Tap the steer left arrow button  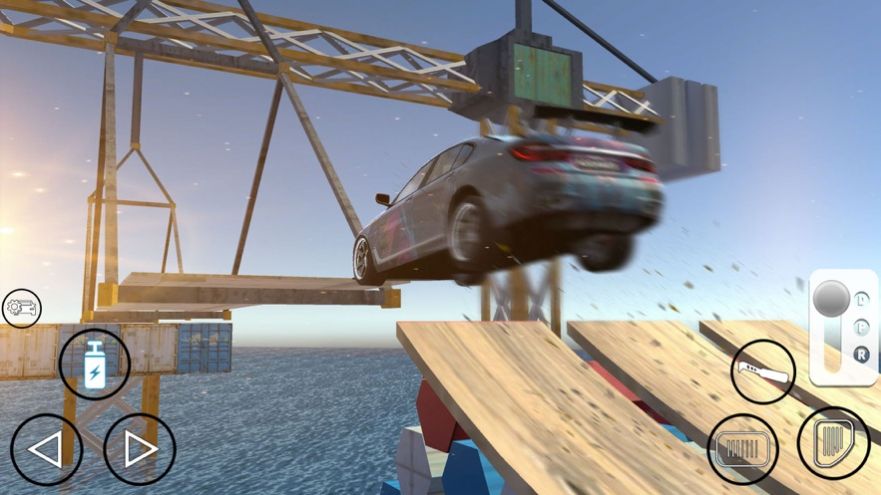pyautogui.click(x=46, y=450)
